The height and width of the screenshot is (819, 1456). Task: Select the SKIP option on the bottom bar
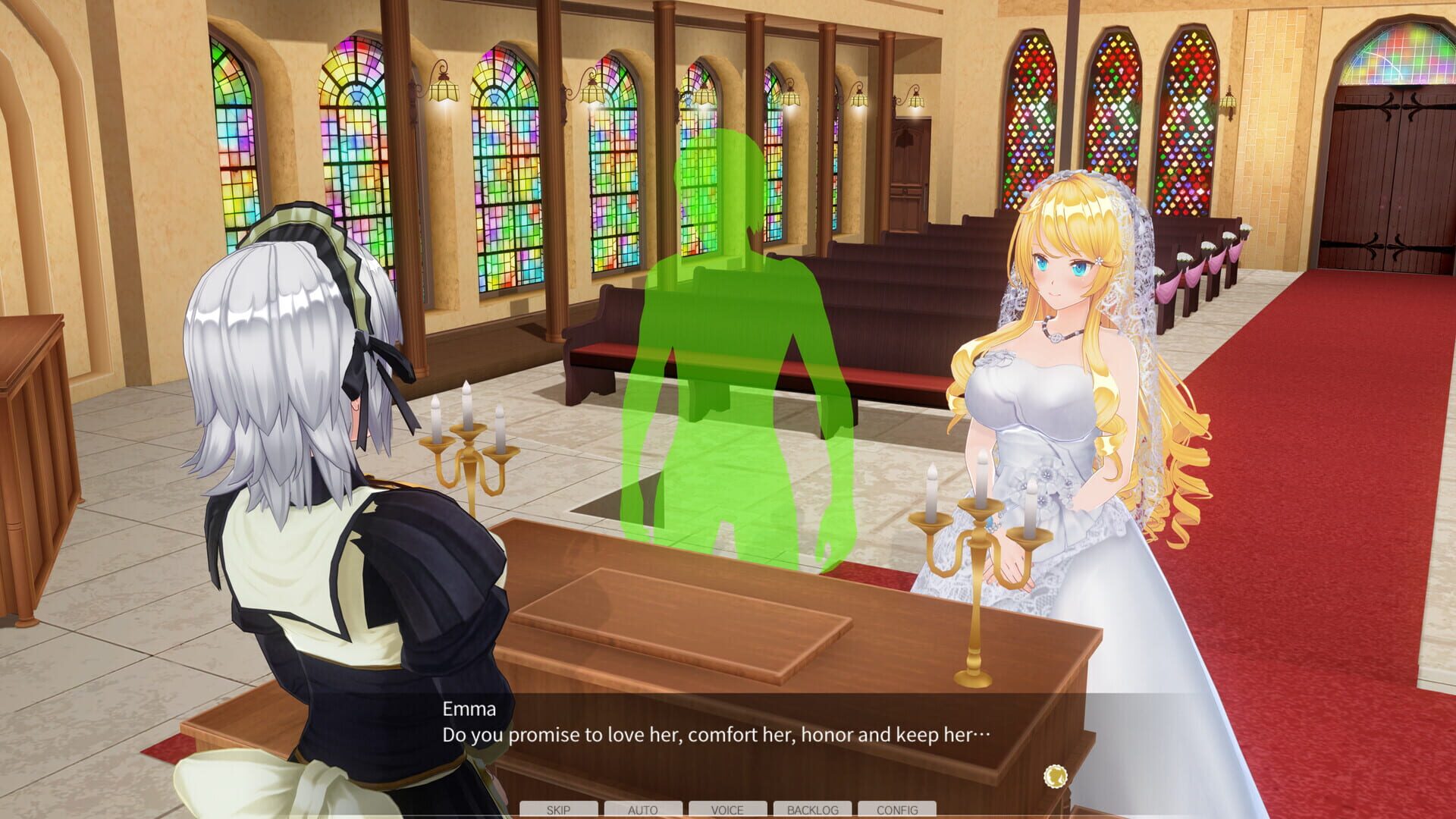click(x=559, y=810)
